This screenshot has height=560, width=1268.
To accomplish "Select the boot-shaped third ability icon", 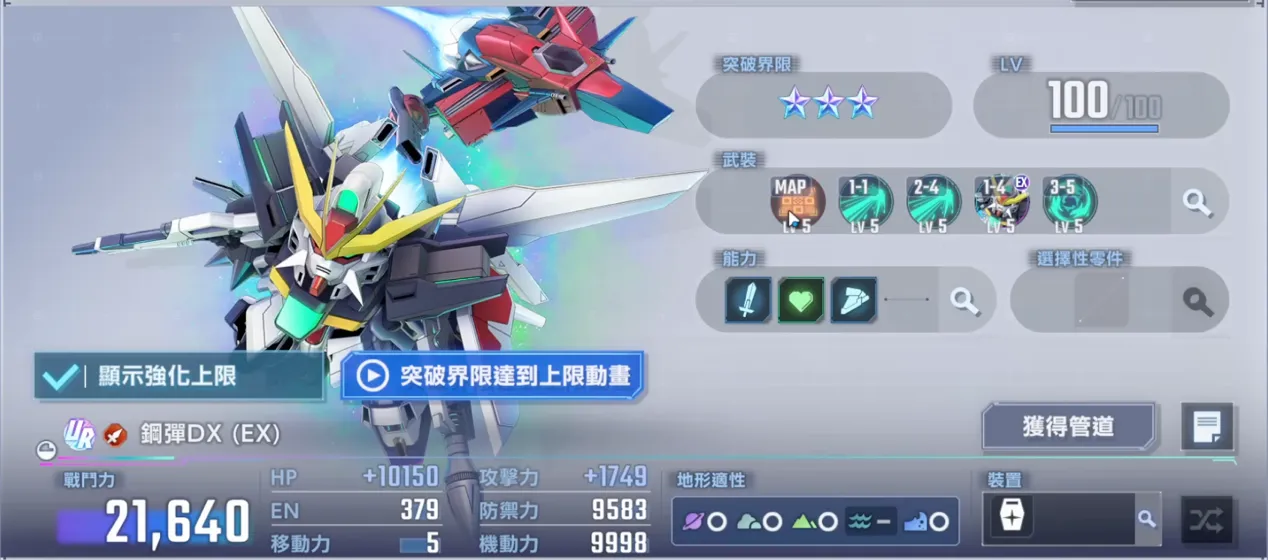I will 853,299.
